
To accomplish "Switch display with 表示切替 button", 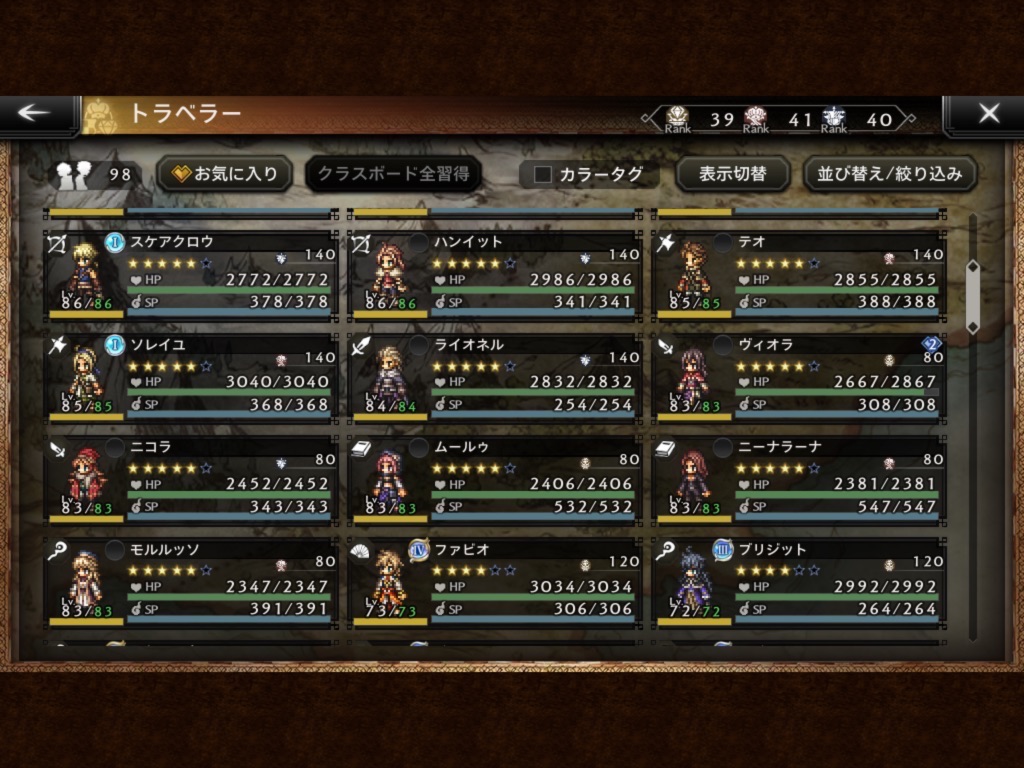I will 732,174.
